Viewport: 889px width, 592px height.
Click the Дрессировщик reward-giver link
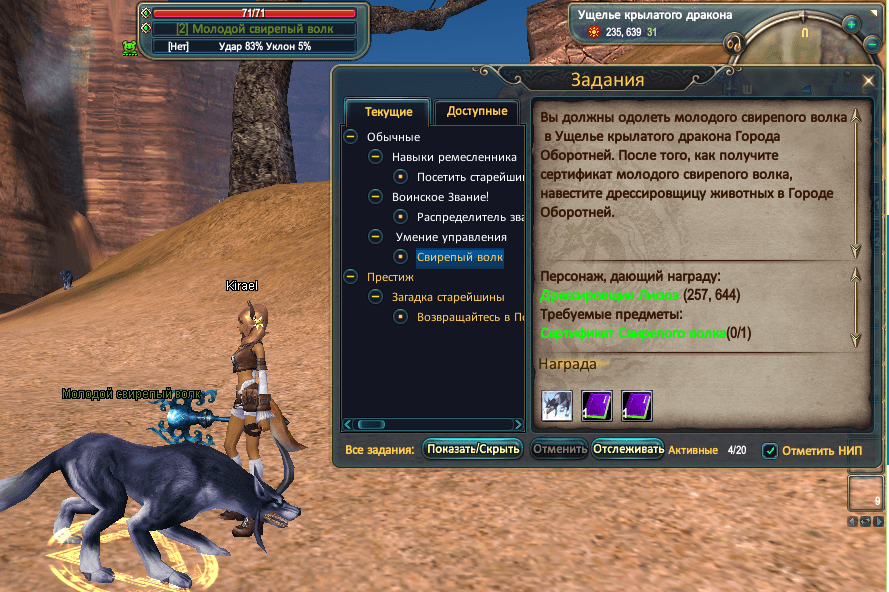[x=610, y=295]
